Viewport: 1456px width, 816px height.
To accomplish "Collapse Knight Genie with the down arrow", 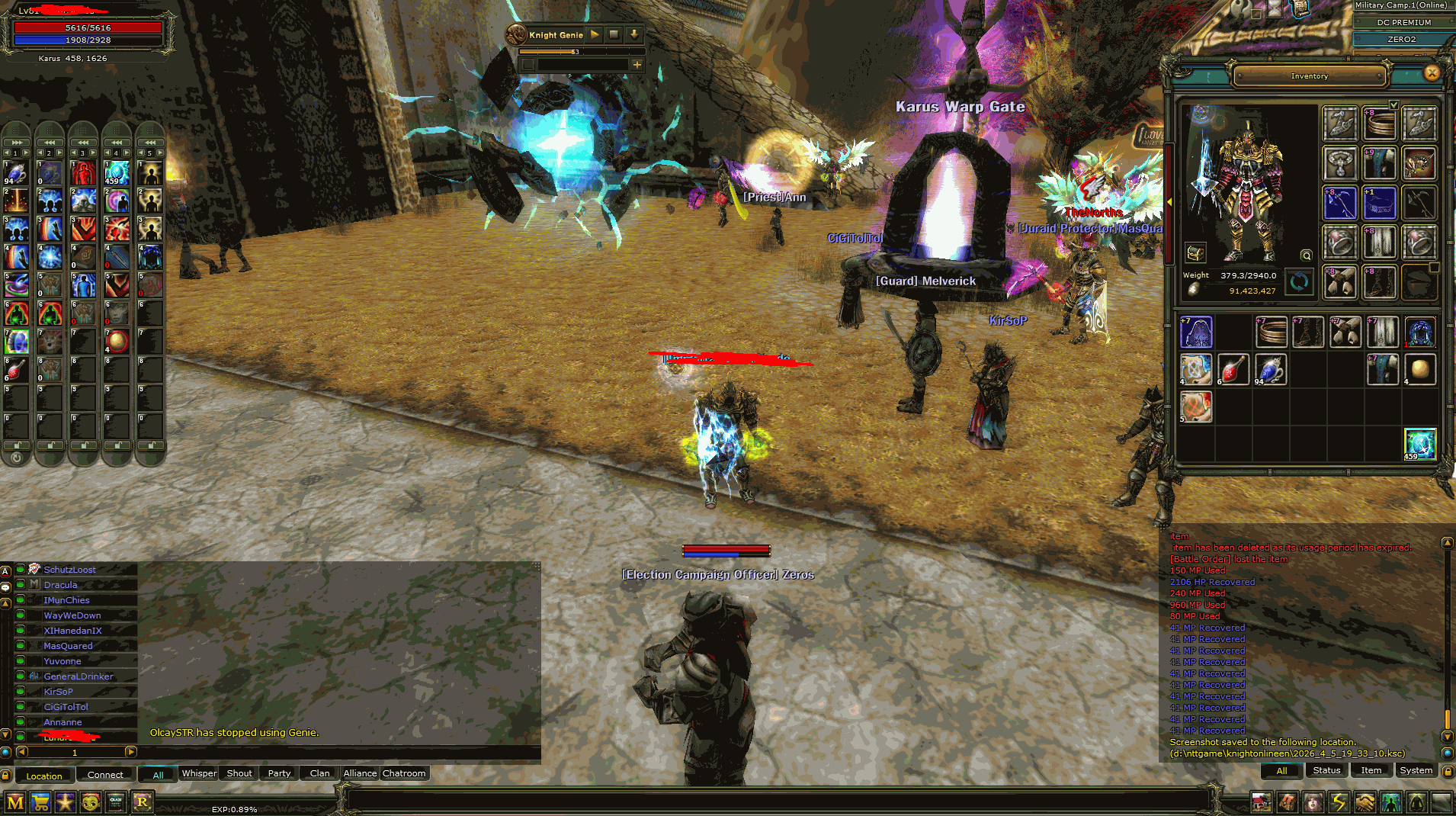I will [x=633, y=34].
